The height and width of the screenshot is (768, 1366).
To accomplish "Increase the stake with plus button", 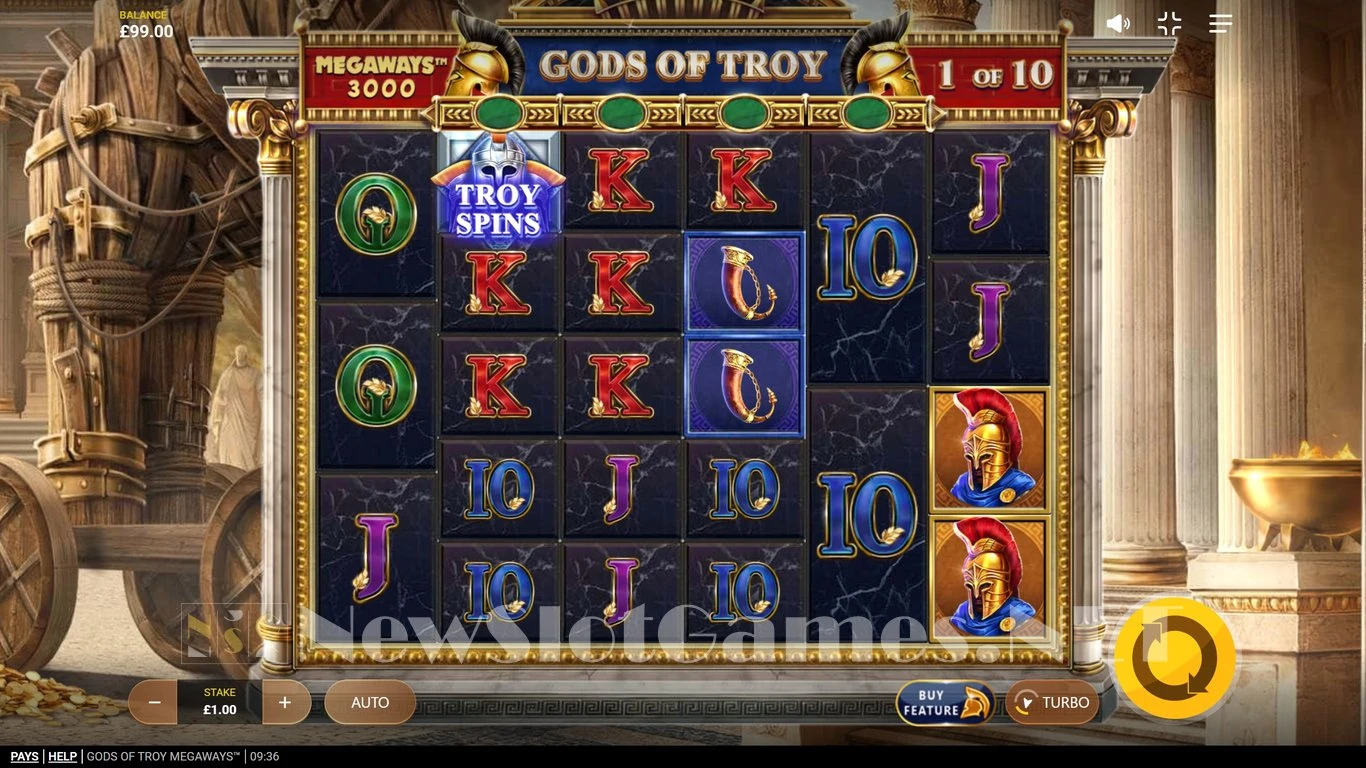I will click(285, 703).
